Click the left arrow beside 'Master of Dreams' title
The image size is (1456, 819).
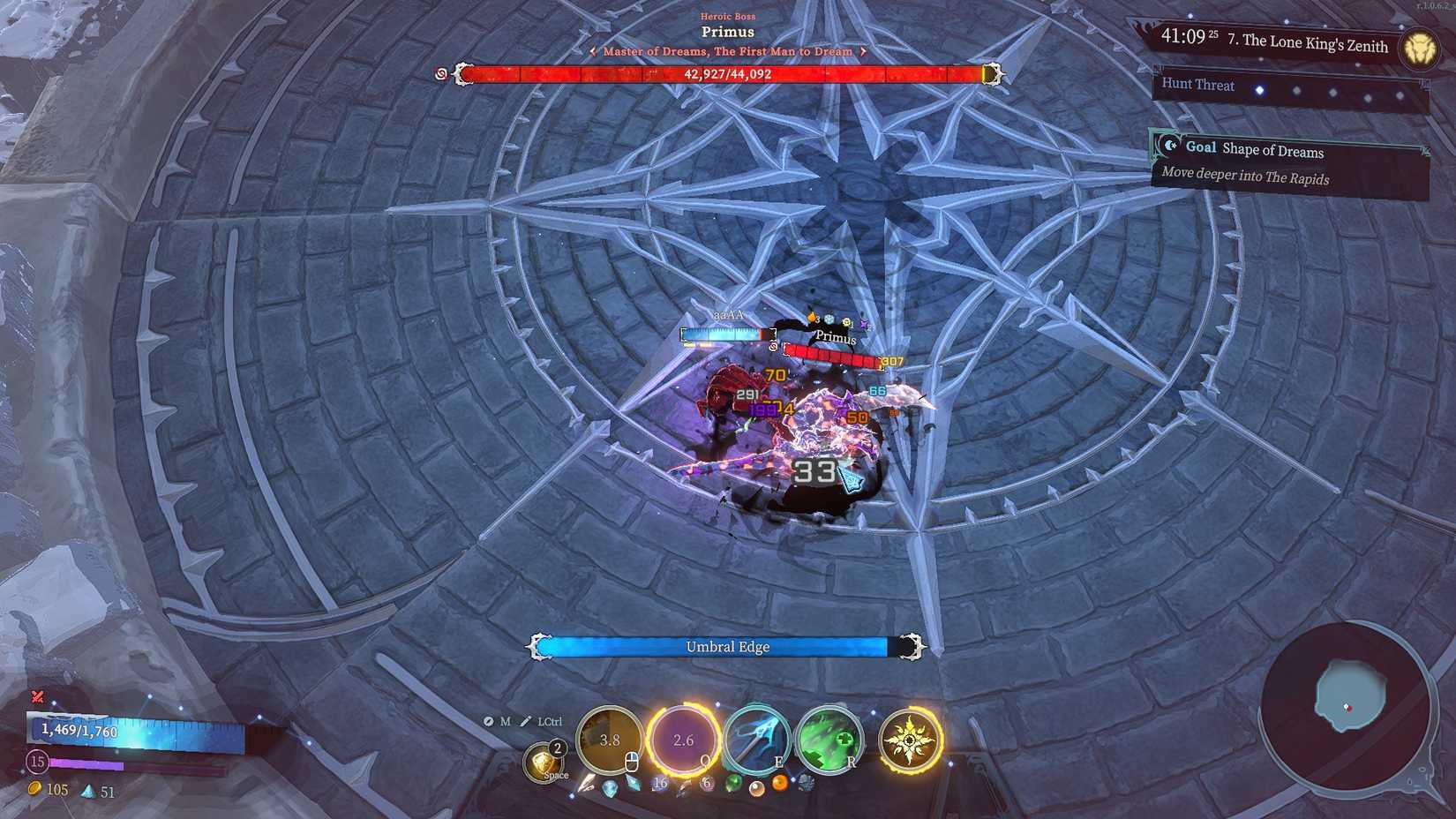(594, 51)
